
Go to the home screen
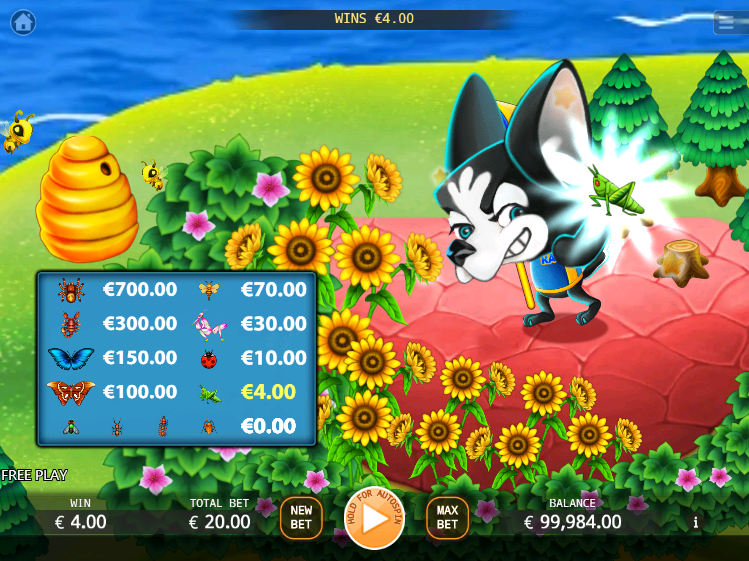tap(22, 20)
